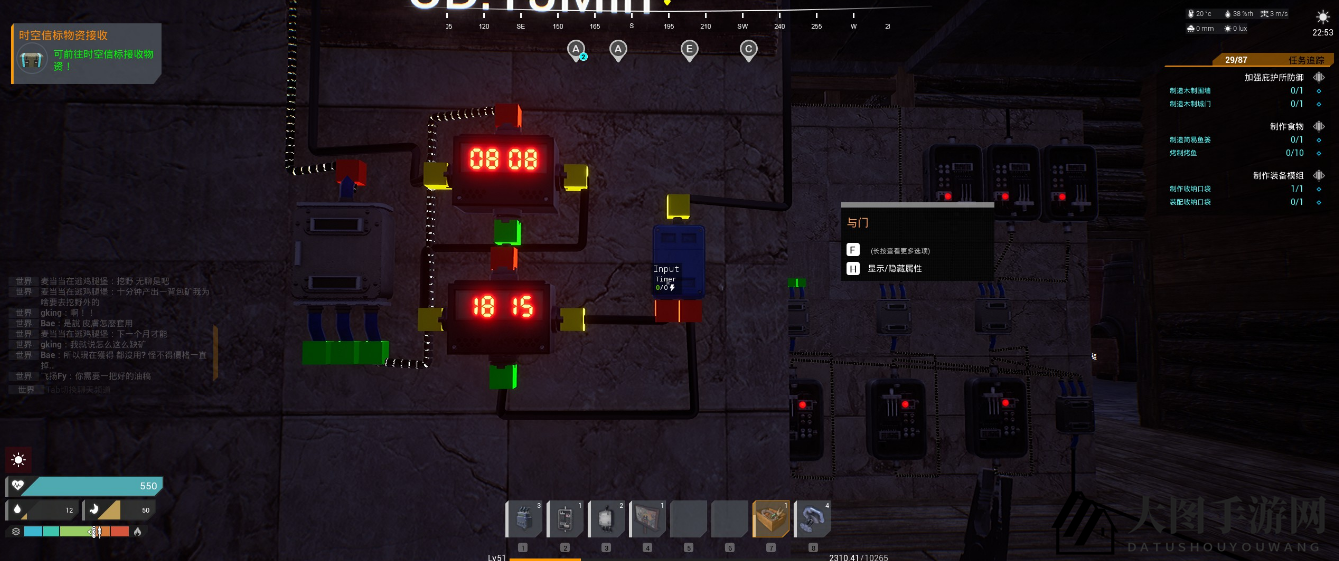Toggle the 制作食物 quest tracking icon
The height and width of the screenshot is (561, 1339).
pos(1319,126)
